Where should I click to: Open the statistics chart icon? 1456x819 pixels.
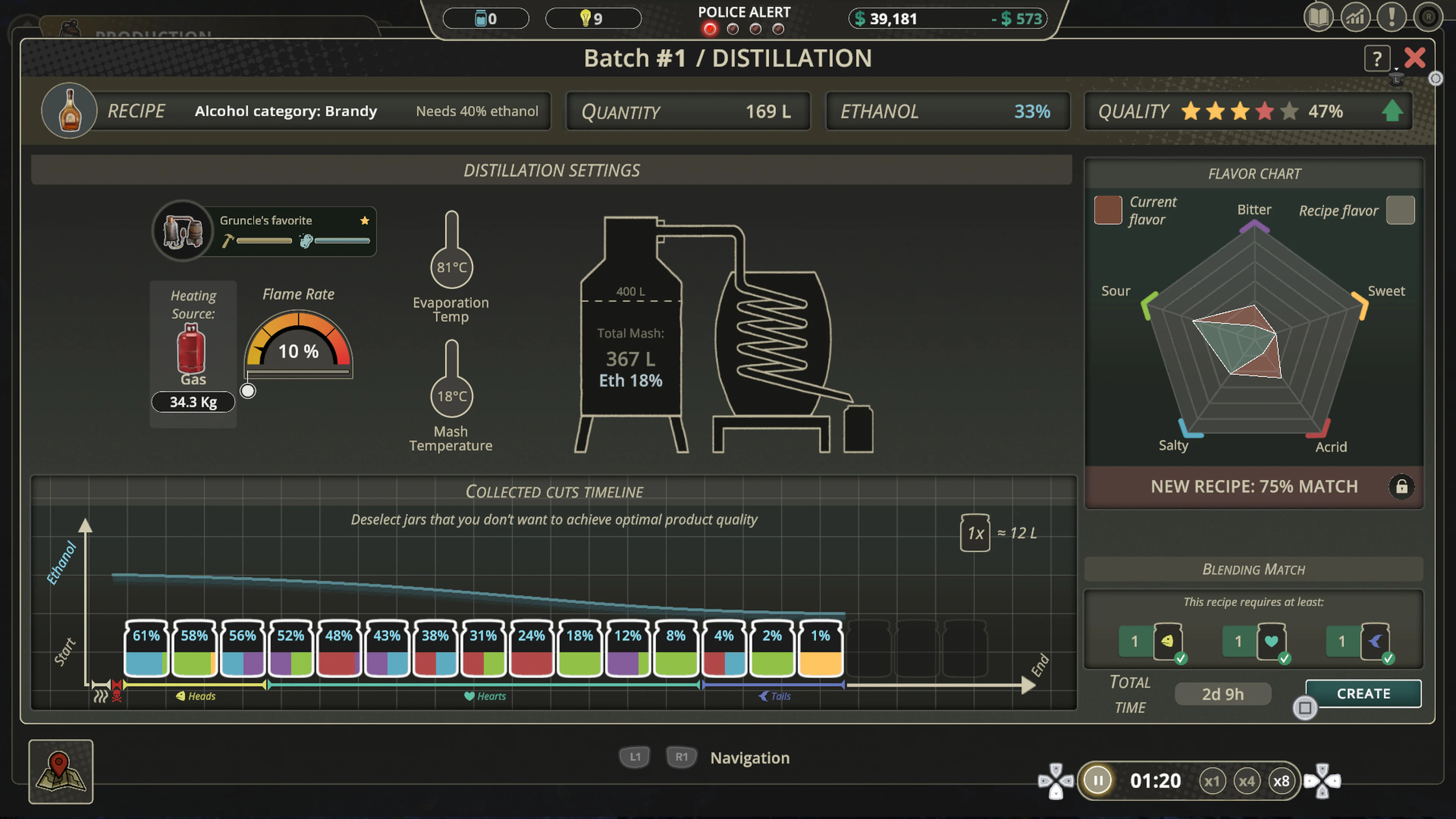coord(1356,17)
